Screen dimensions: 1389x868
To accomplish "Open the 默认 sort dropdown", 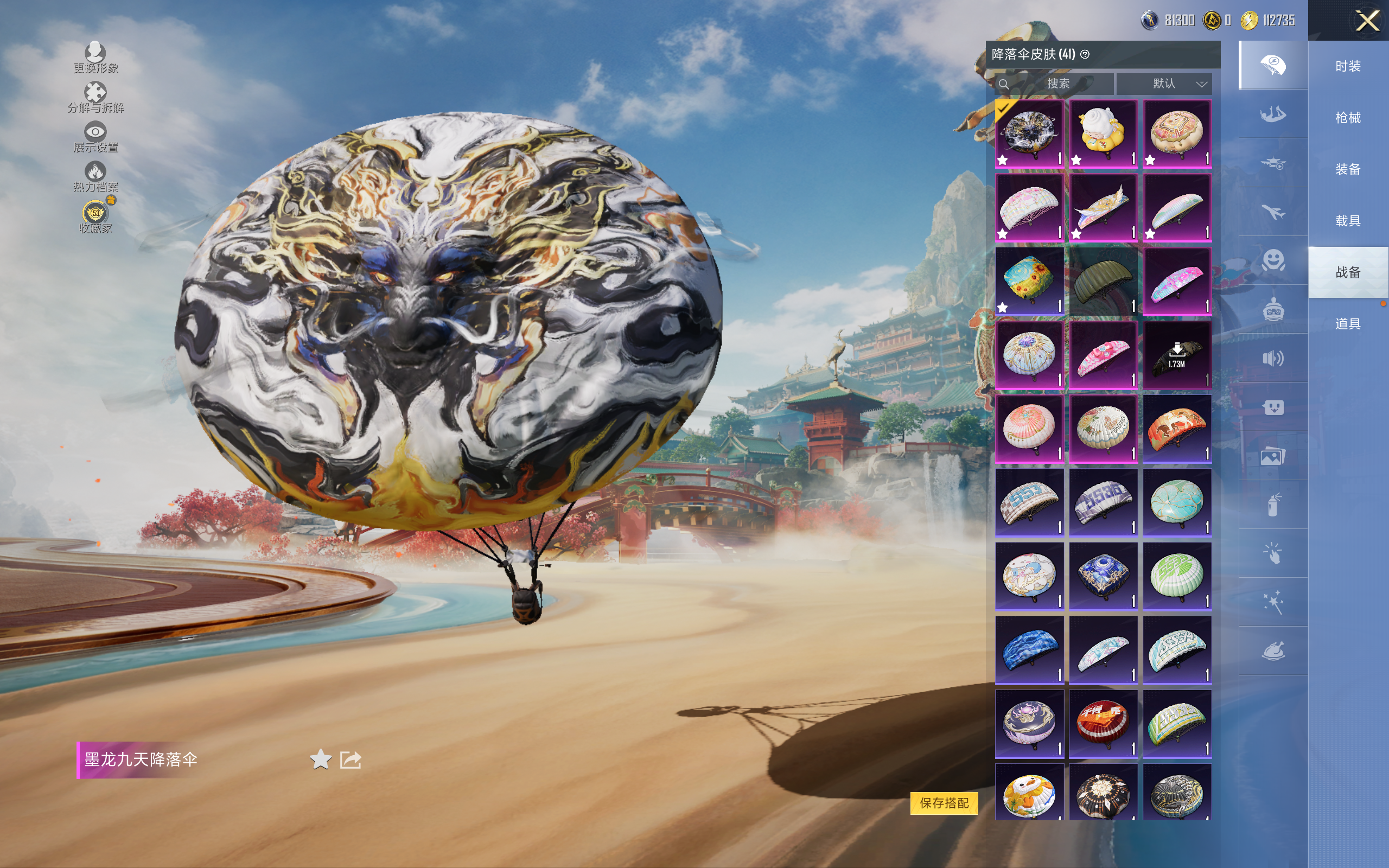I will click(1164, 84).
